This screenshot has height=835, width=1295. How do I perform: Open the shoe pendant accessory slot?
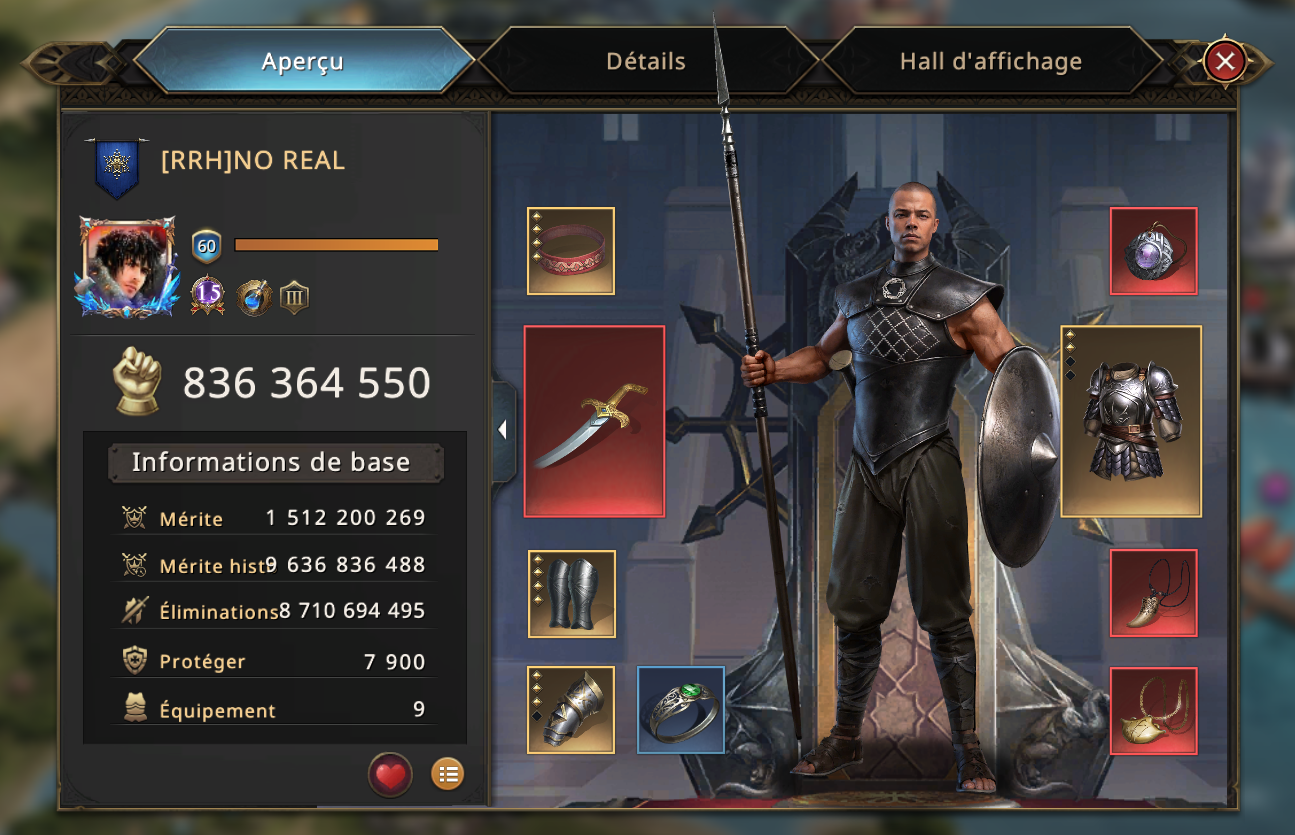[x=1153, y=593]
